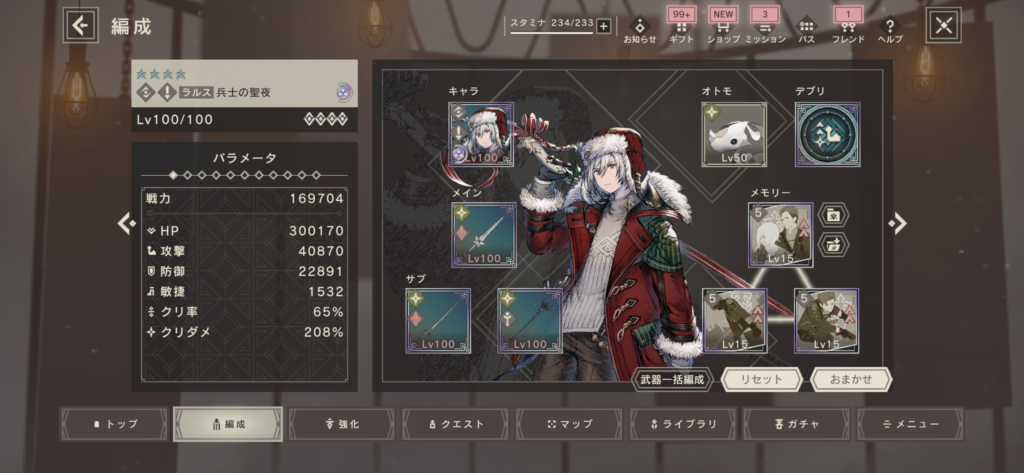1024x473 pixels.
Task: Select the キャラ character slot
Action: (x=481, y=134)
